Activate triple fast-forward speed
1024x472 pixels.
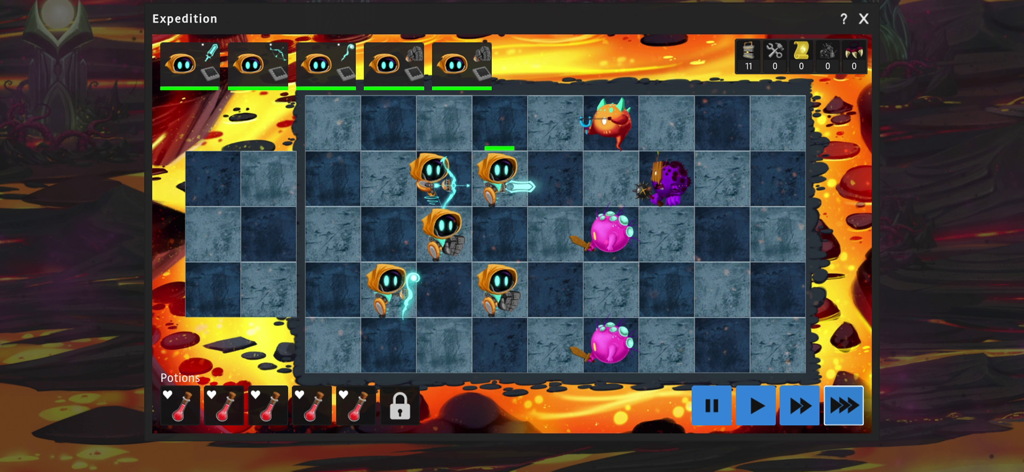point(844,406)
